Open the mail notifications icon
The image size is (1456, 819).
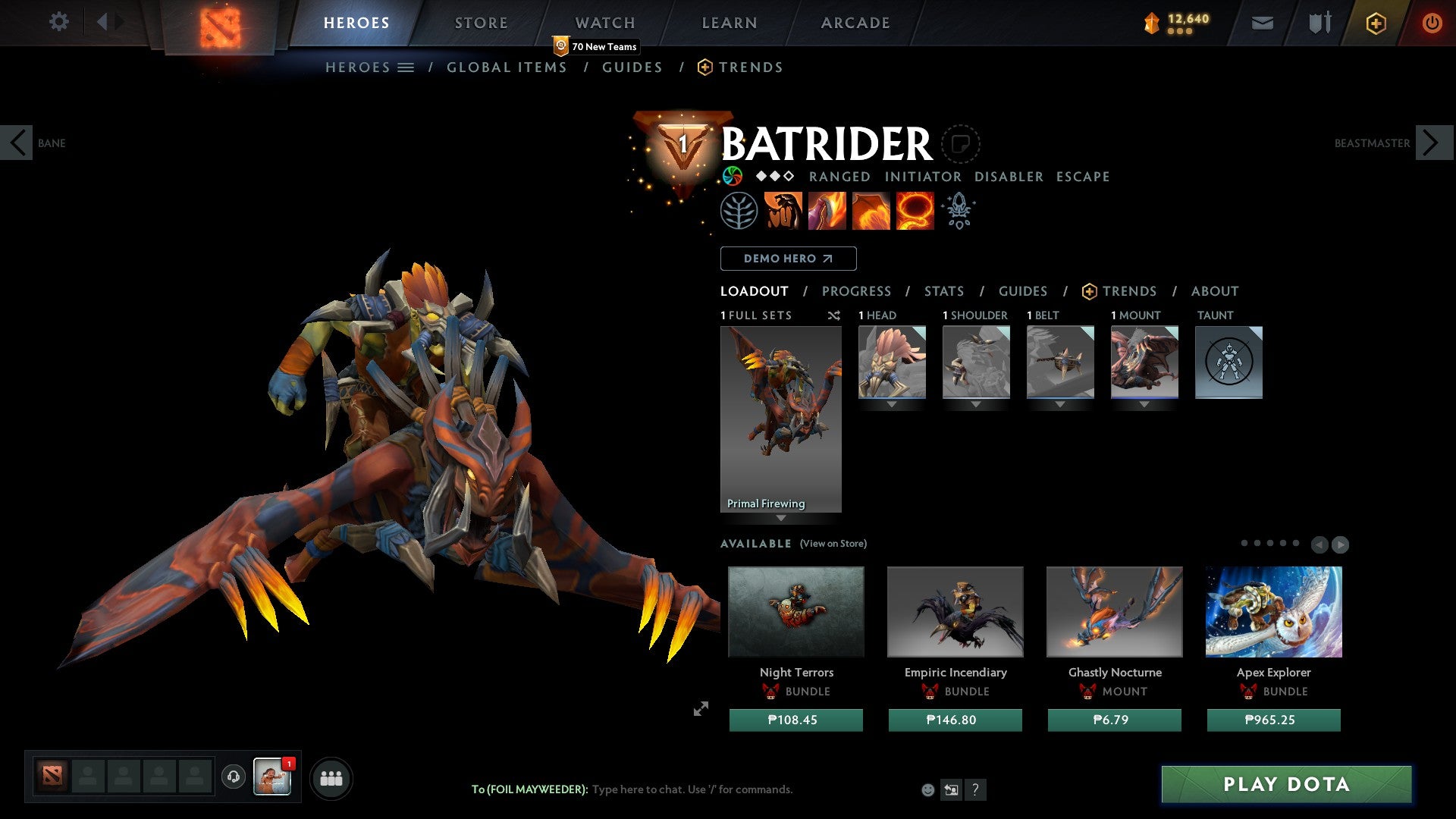1263,23
